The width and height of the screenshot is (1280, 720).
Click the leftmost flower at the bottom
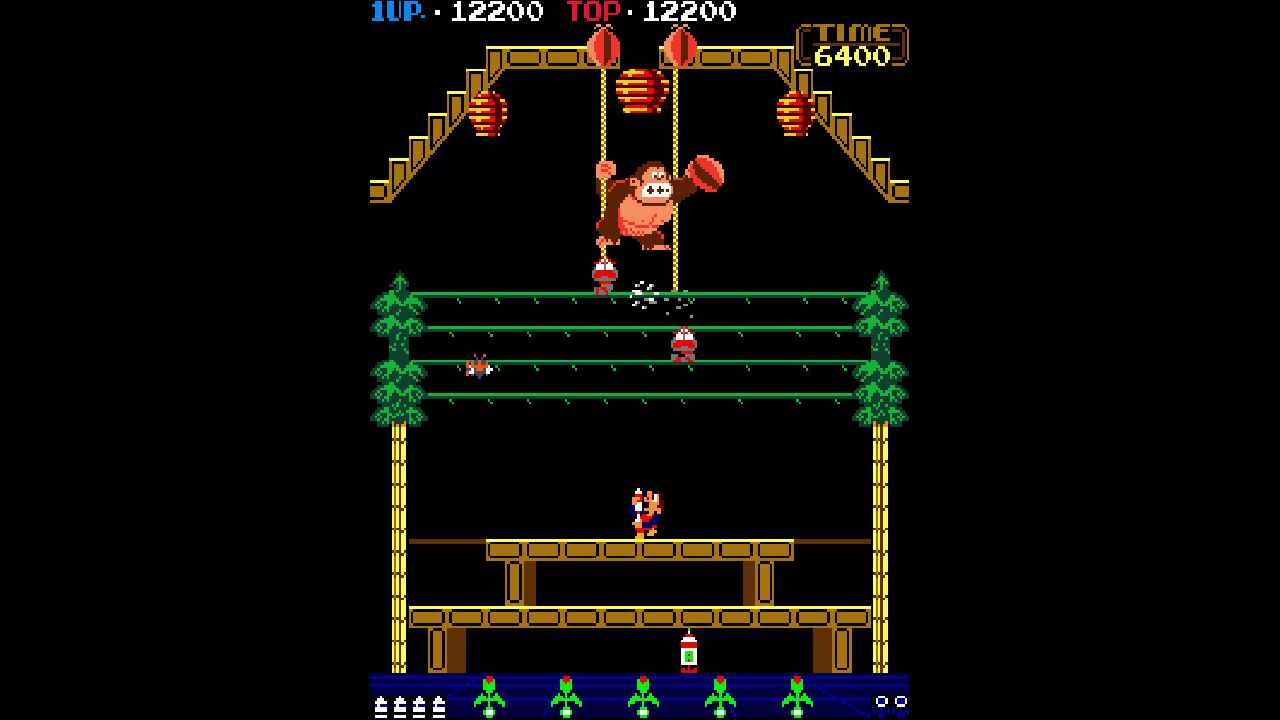click(490, 697)
